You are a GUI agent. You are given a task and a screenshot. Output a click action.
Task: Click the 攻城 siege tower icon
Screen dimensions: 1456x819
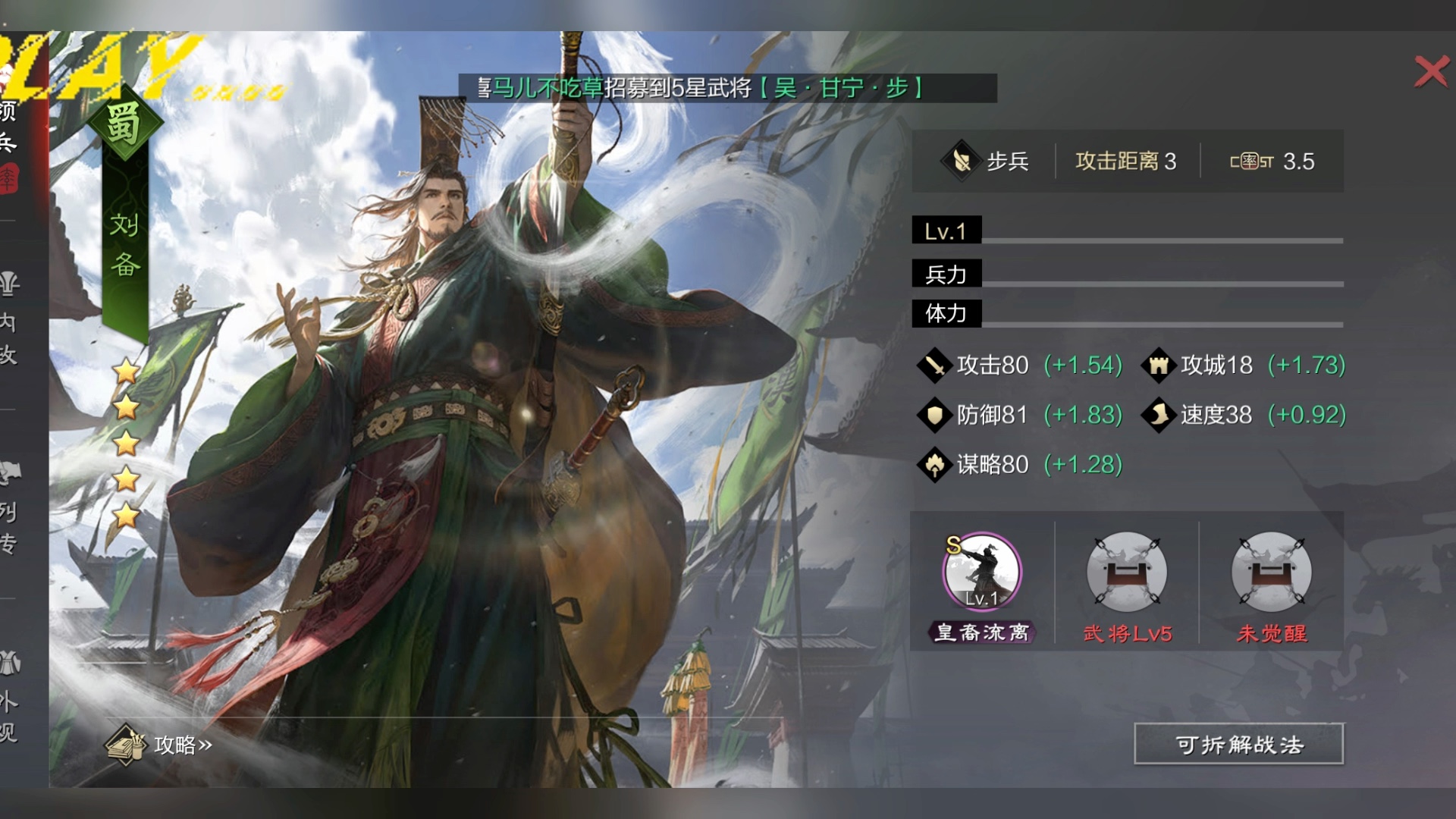(1159, 365)
